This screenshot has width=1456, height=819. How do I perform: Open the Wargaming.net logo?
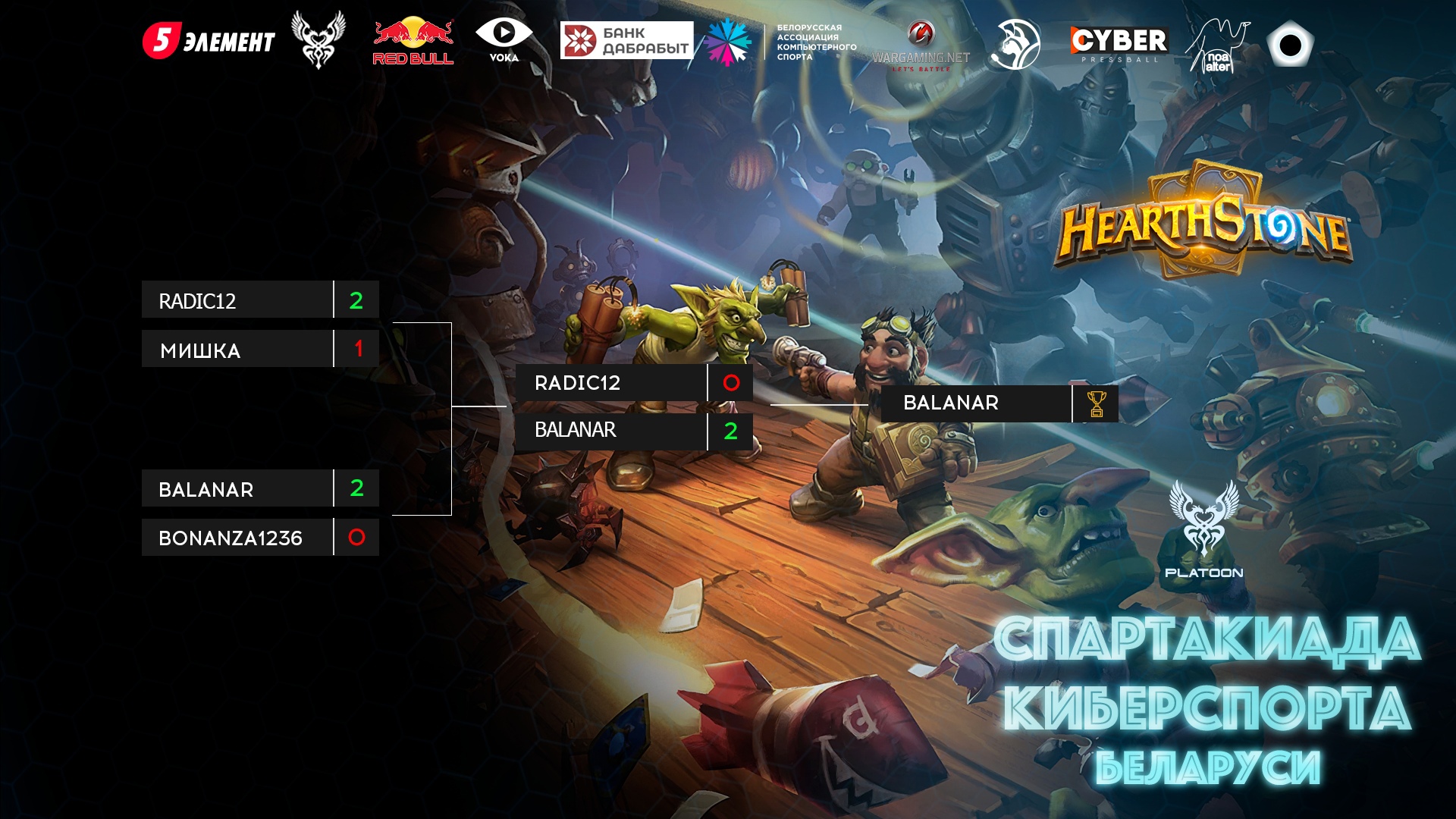point(921,47)
